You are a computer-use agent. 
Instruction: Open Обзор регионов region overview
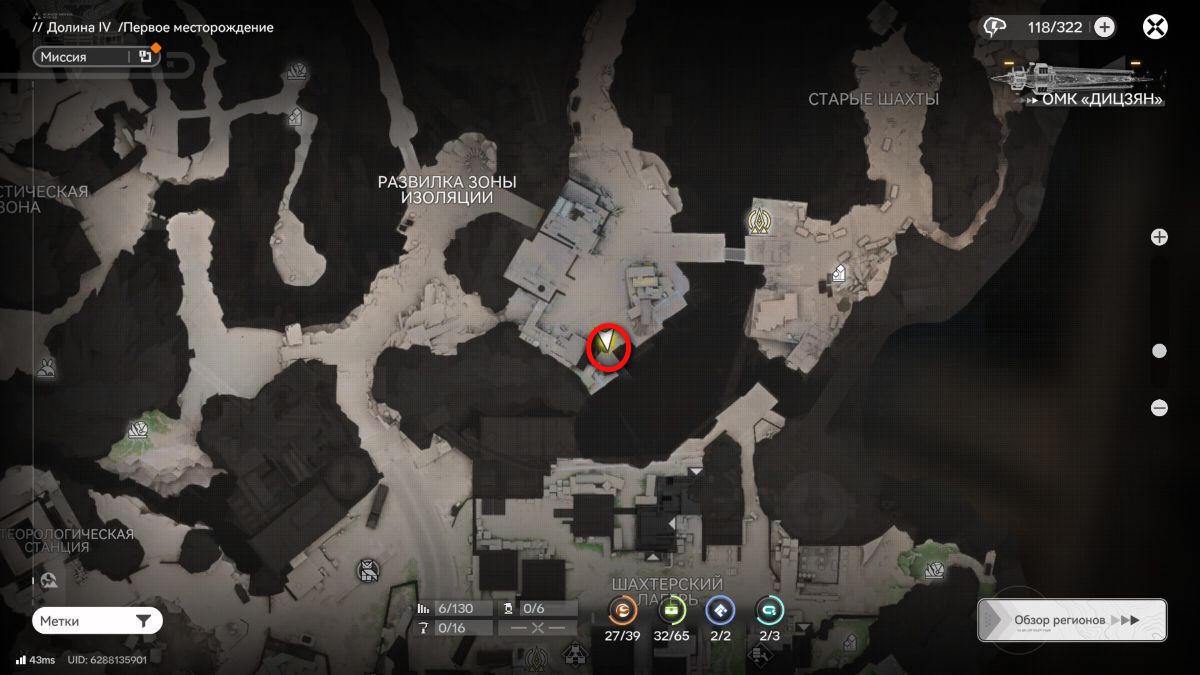1071,620
